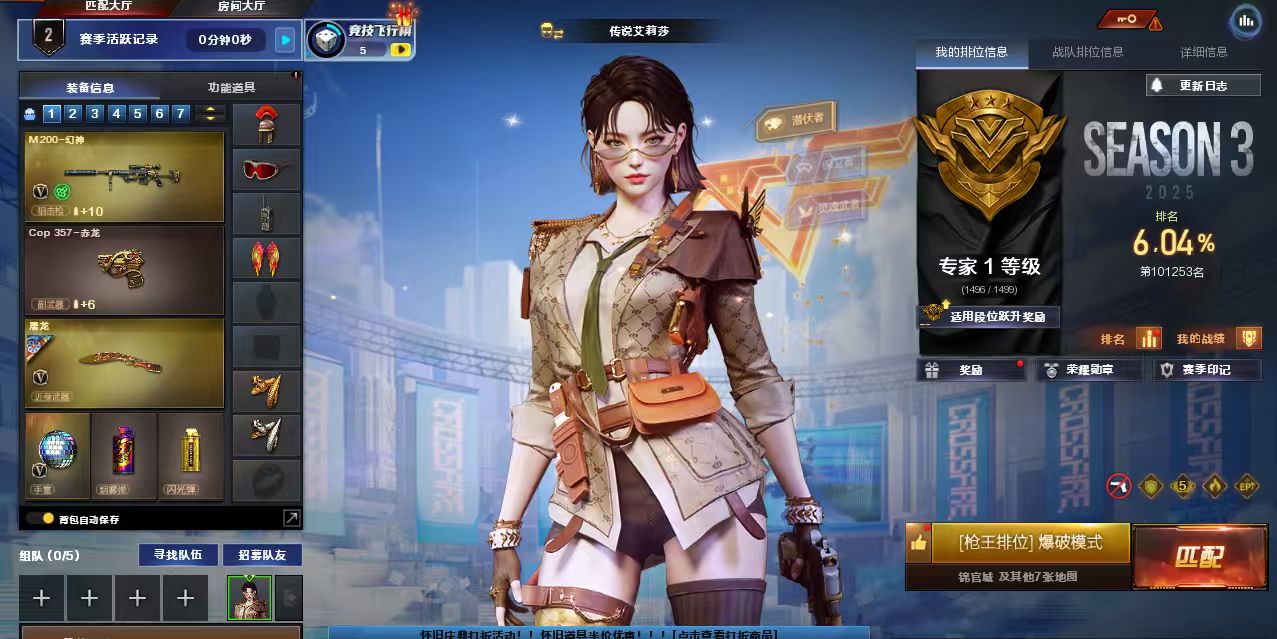Open the 奖励 rewards panel
Screen dimensions: 1277x639
[971, 370]
